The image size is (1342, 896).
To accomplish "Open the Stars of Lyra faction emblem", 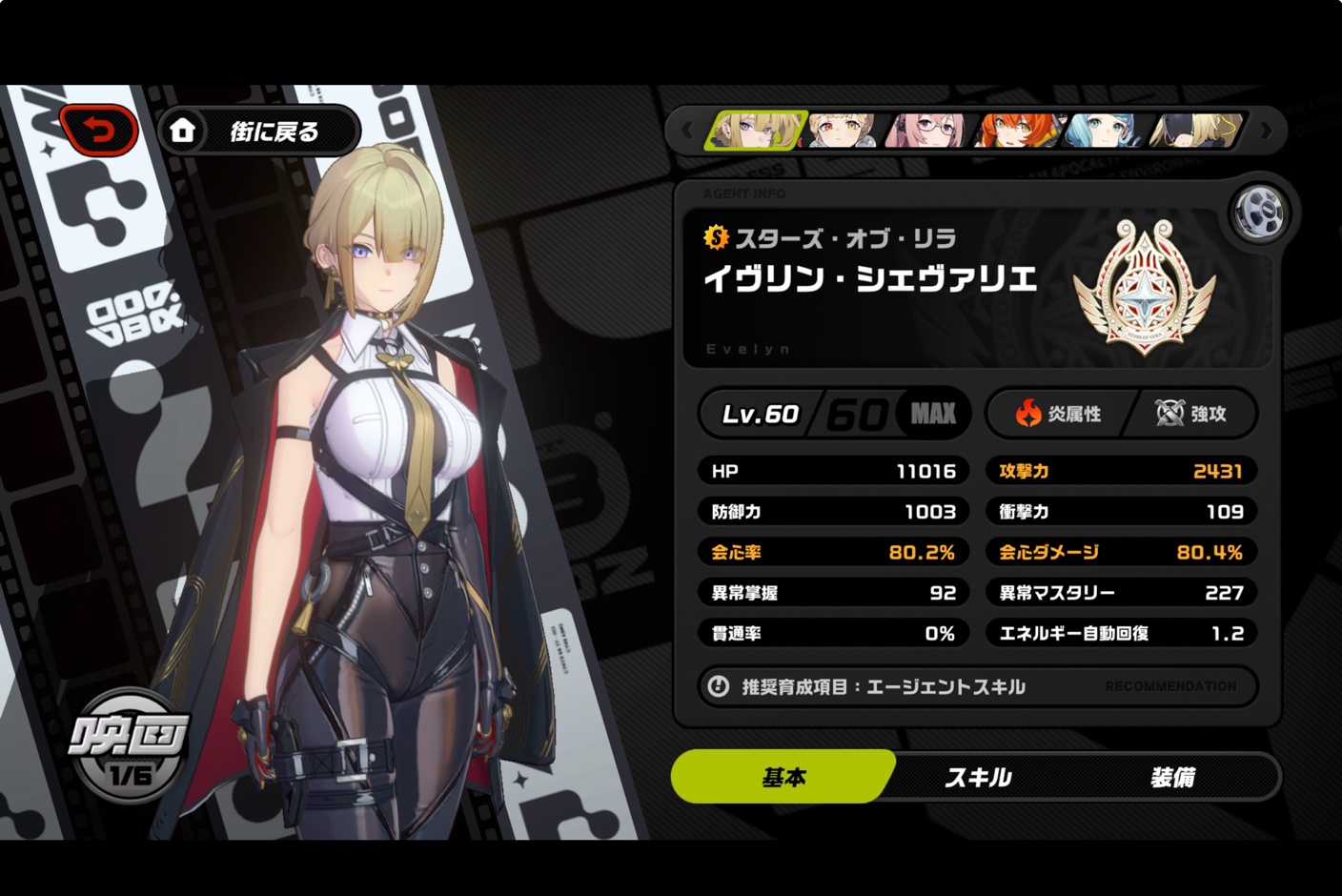I will (x=1145, y=286).
